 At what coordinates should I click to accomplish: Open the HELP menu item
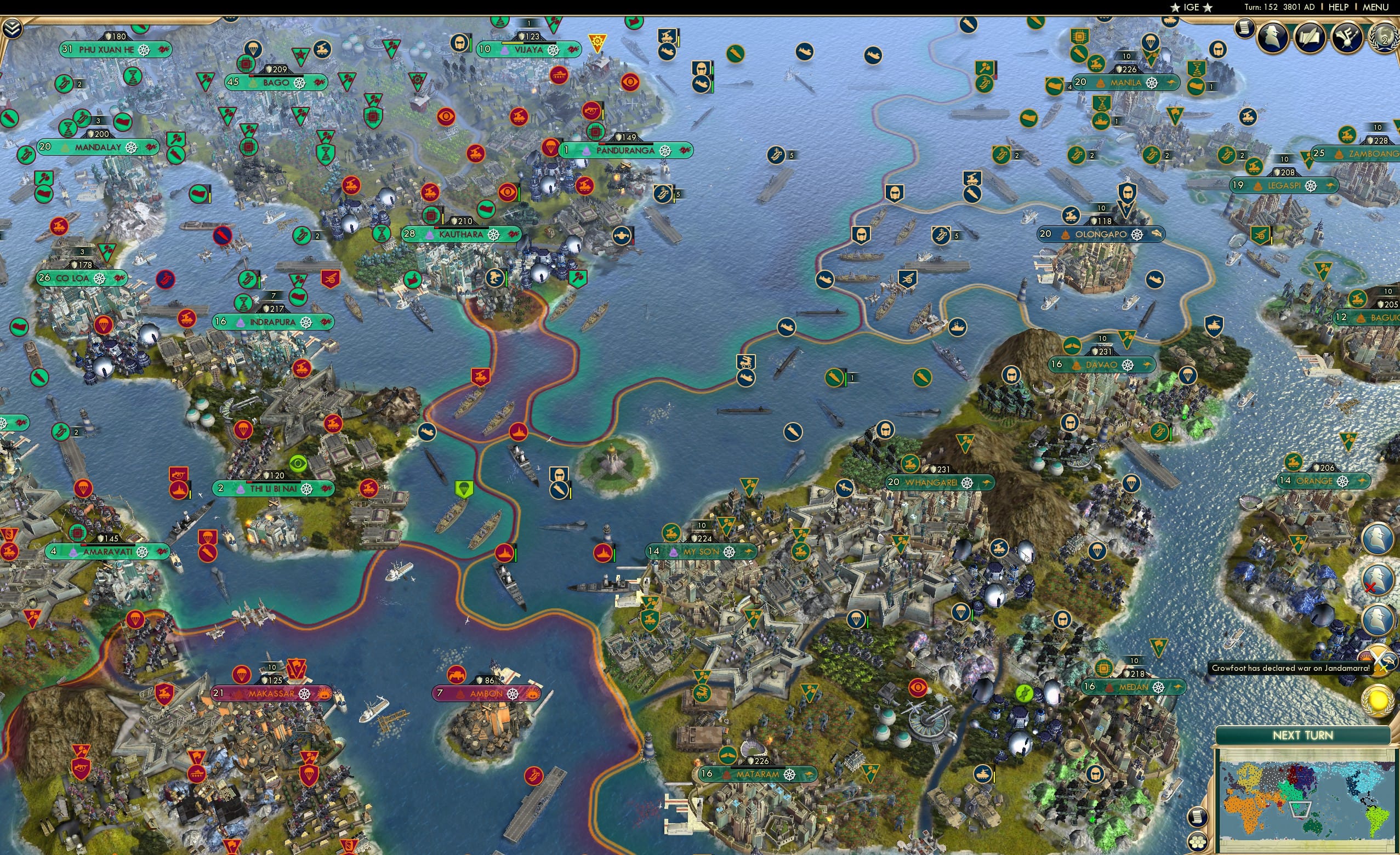click(x=1339, y=7)
